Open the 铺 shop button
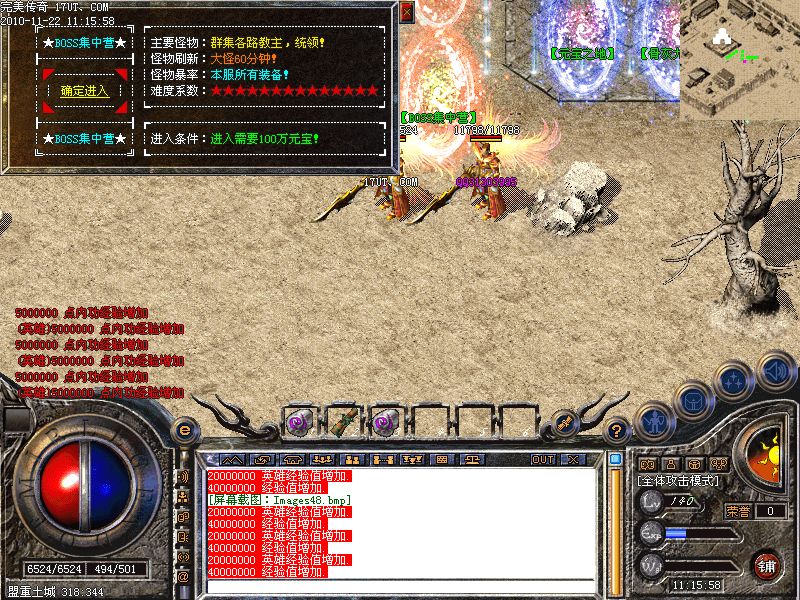Screen dimensions: 800x600 coord(767,565)
